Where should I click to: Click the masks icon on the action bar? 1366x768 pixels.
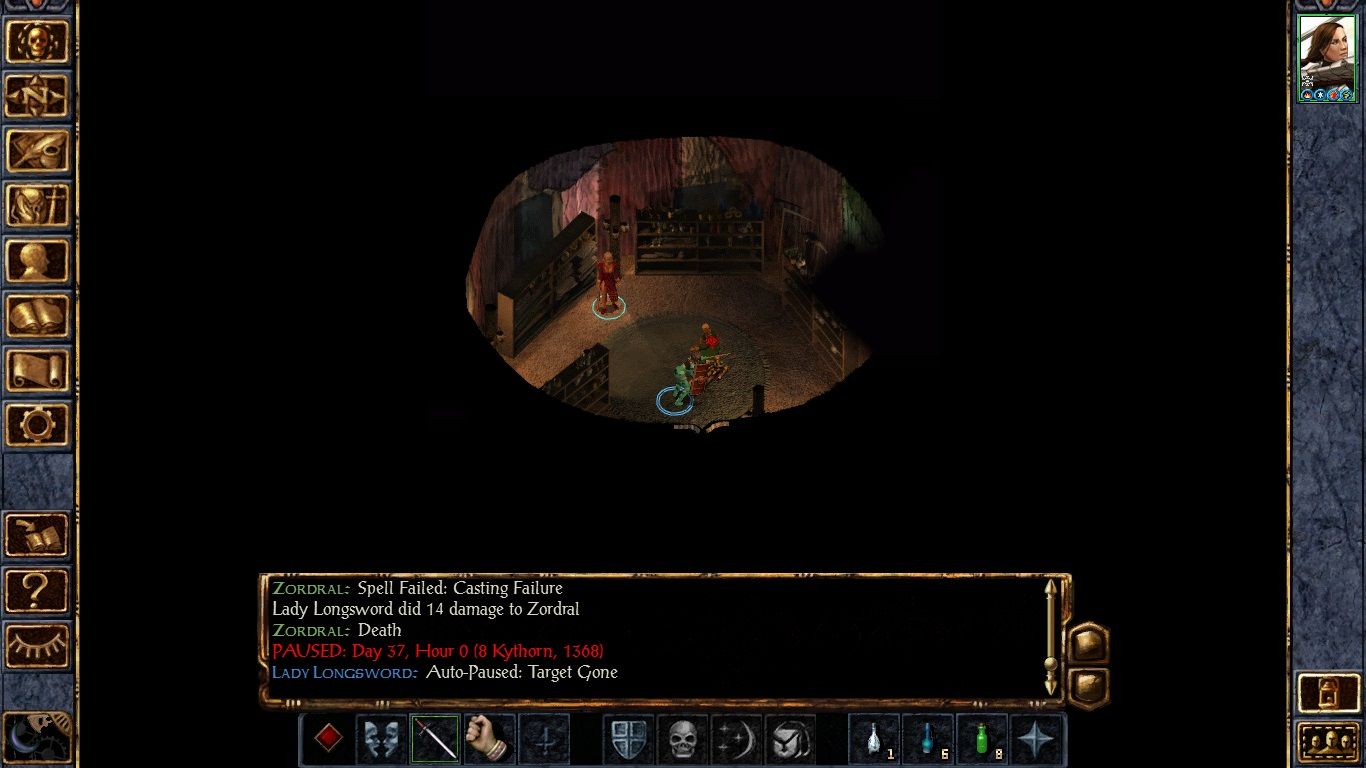(x=381, y=740)
